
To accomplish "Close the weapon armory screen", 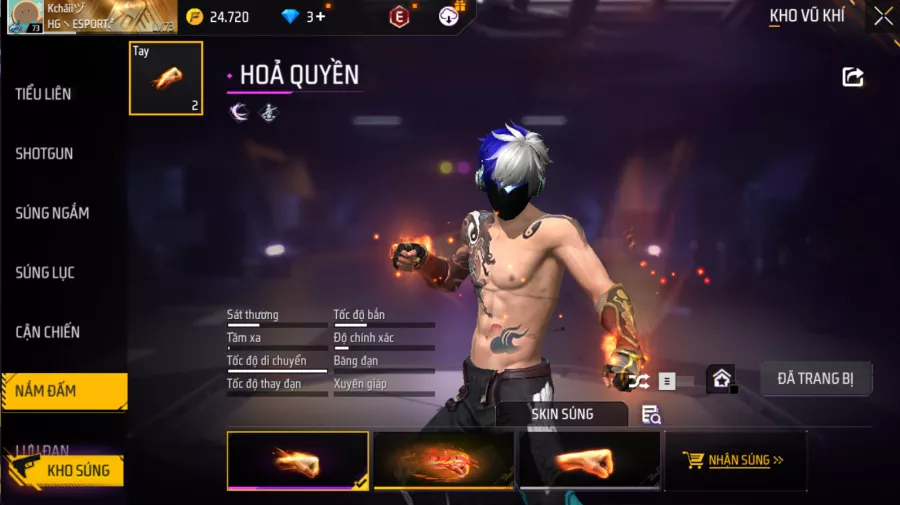I will 883,16.
